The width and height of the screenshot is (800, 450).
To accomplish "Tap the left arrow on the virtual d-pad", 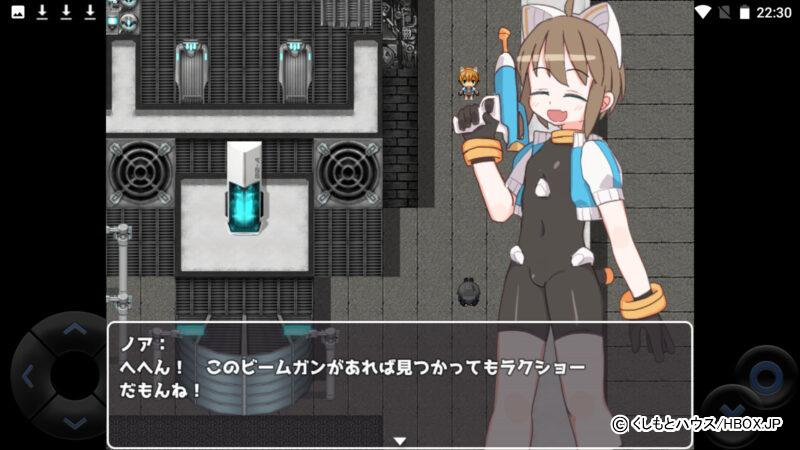I will (x=27, y=376).
